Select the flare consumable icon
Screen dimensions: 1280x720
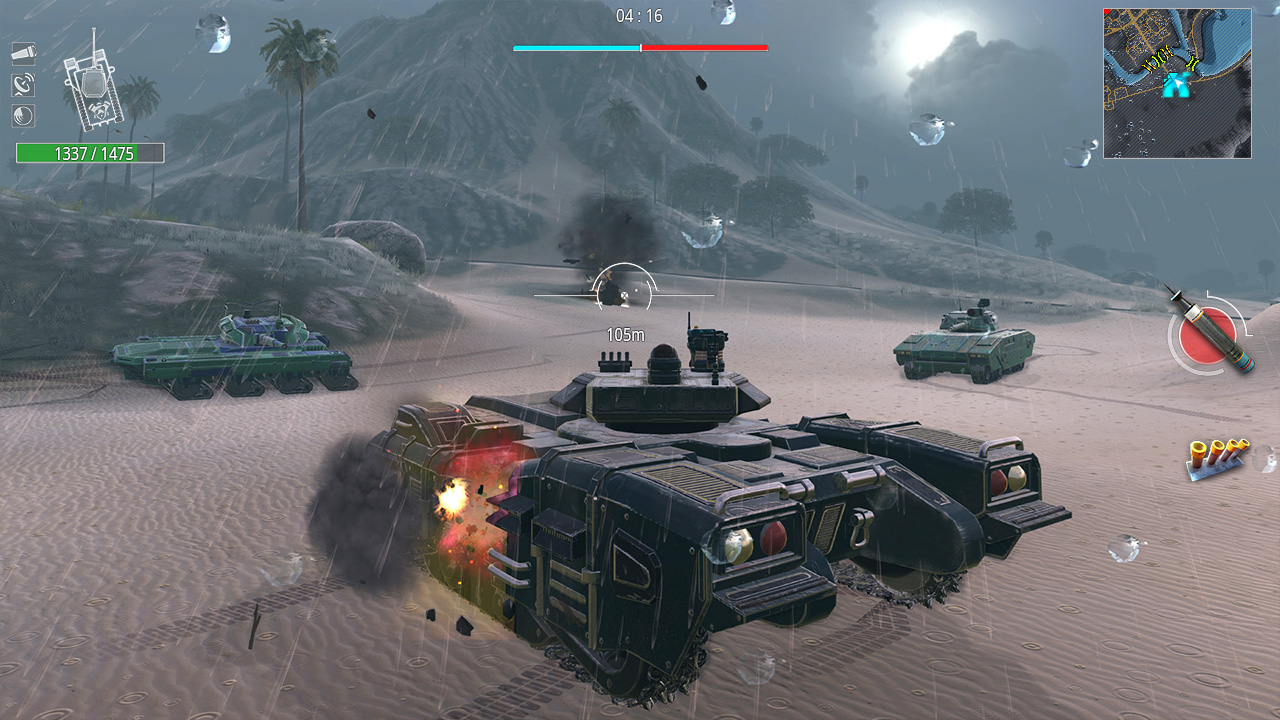tap(24, 53)
